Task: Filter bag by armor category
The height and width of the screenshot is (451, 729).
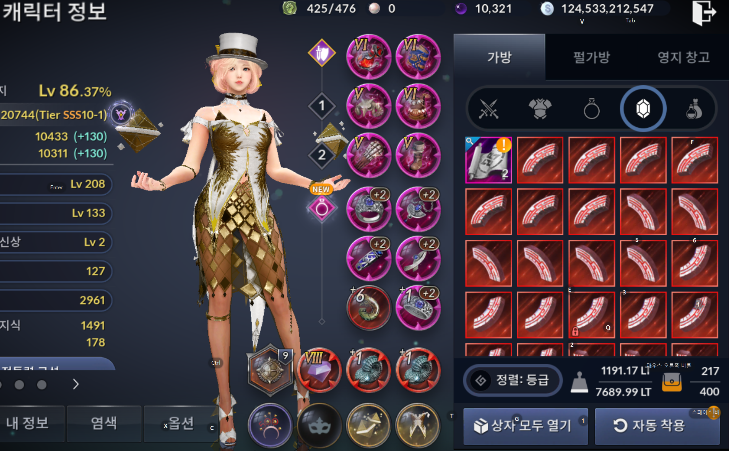Action: 539,109
